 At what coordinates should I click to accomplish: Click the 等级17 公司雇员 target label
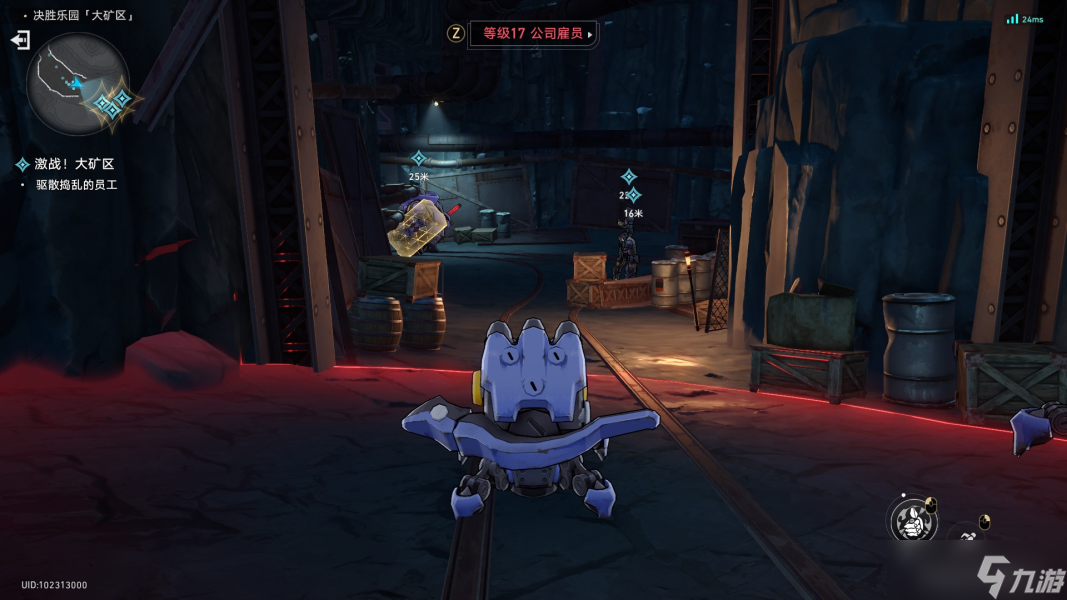coord(533,34)
